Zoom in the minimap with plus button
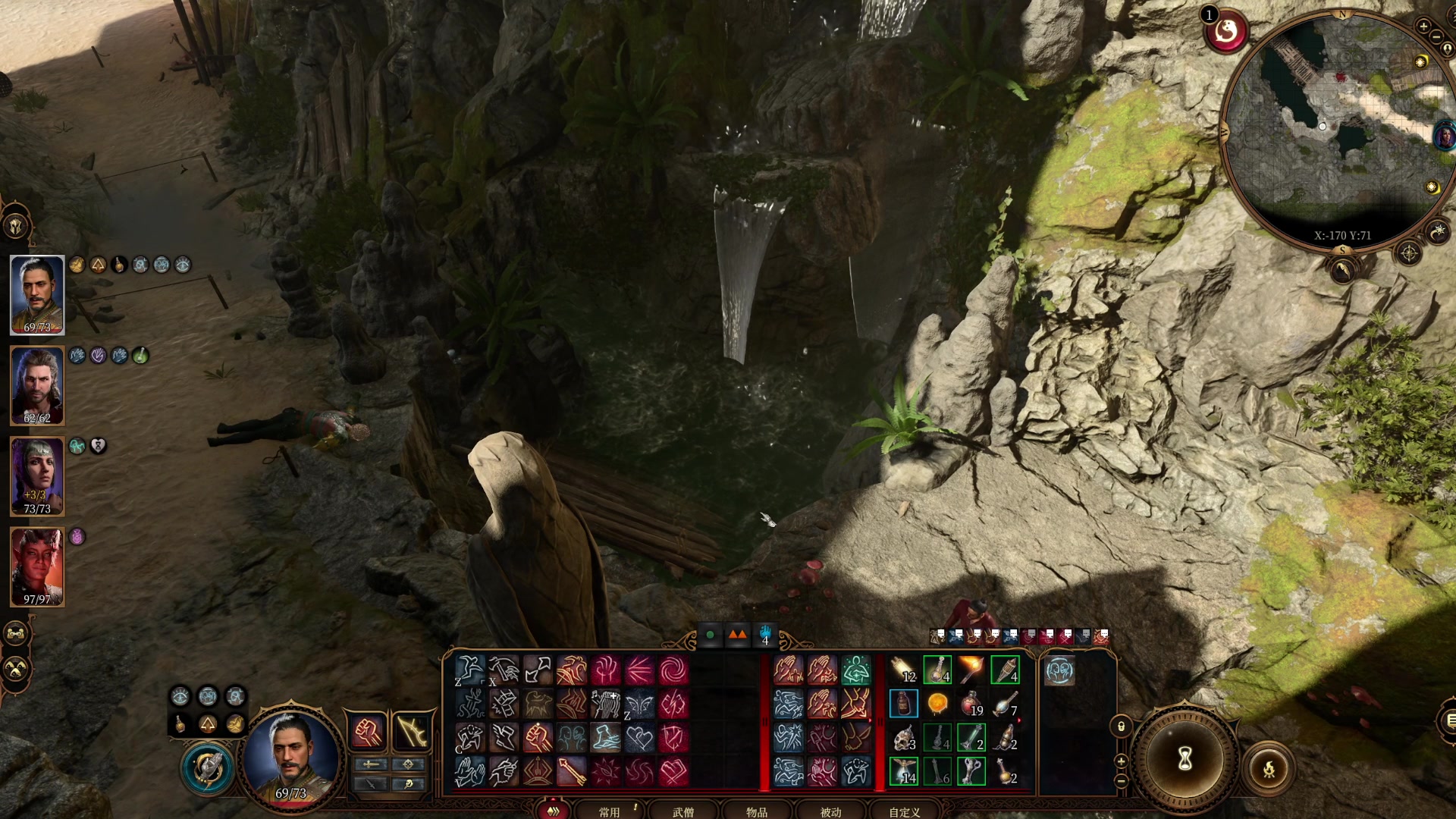The width and height of the screenshot is (1456, 819). coord(1423,27)
